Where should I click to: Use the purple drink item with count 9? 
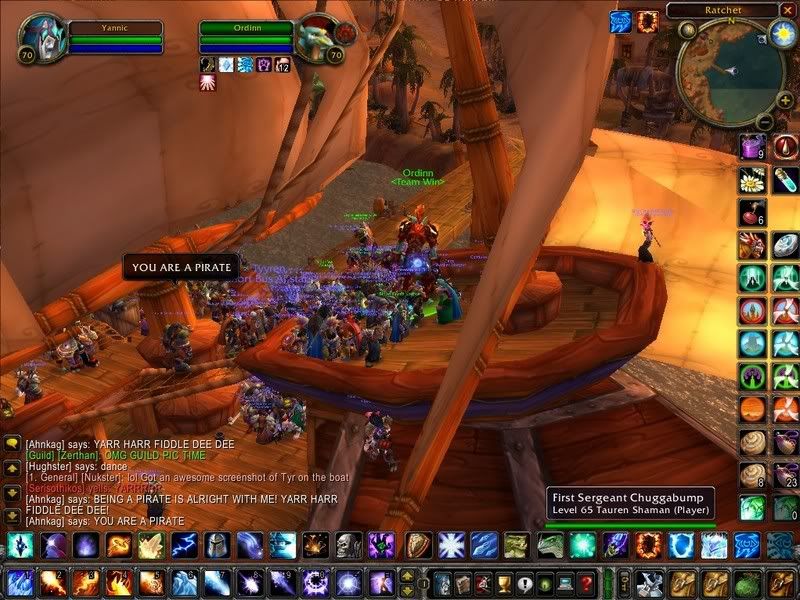752,148
